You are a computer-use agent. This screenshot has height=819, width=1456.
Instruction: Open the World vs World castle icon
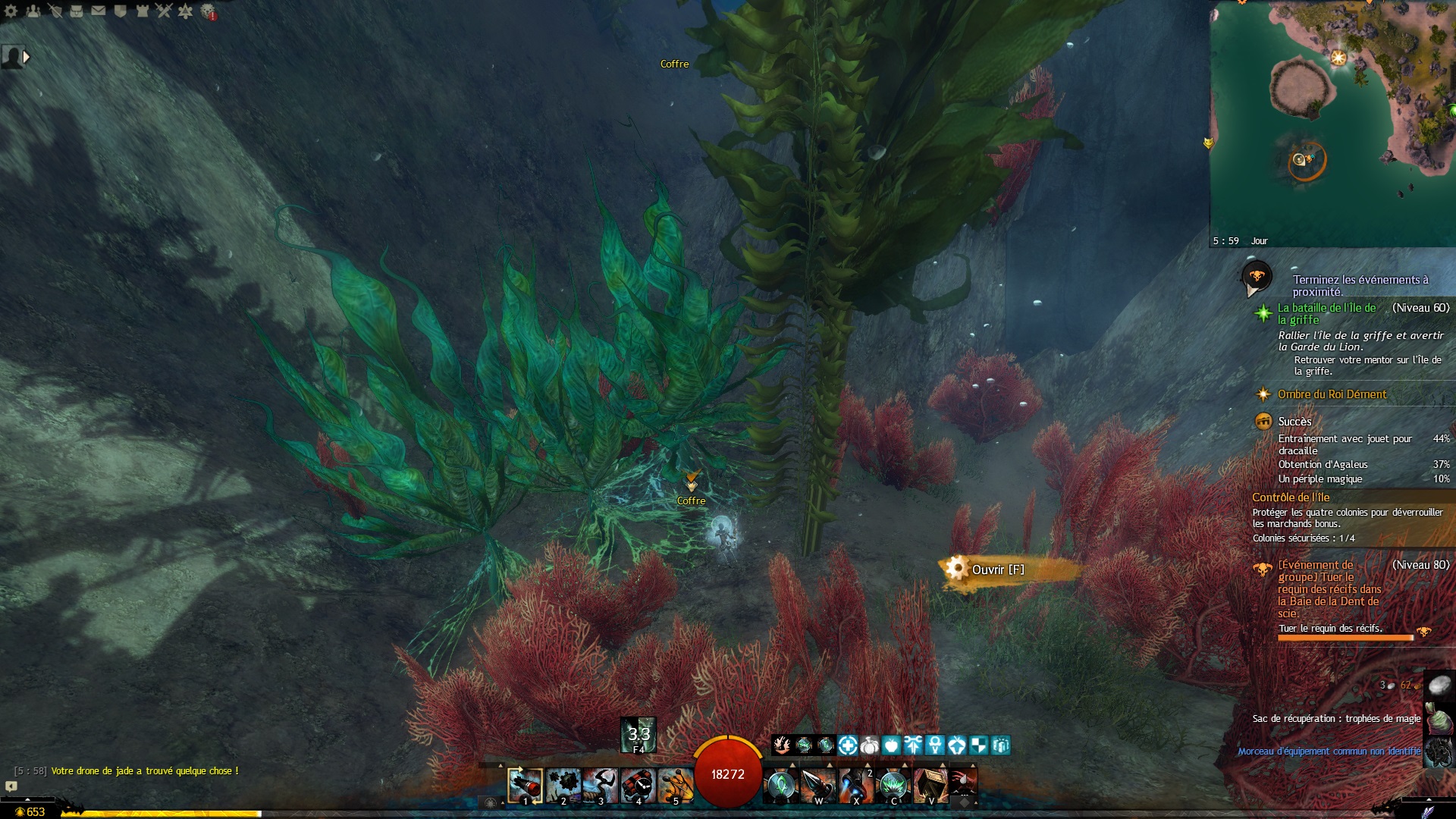(x=142, y=11)
